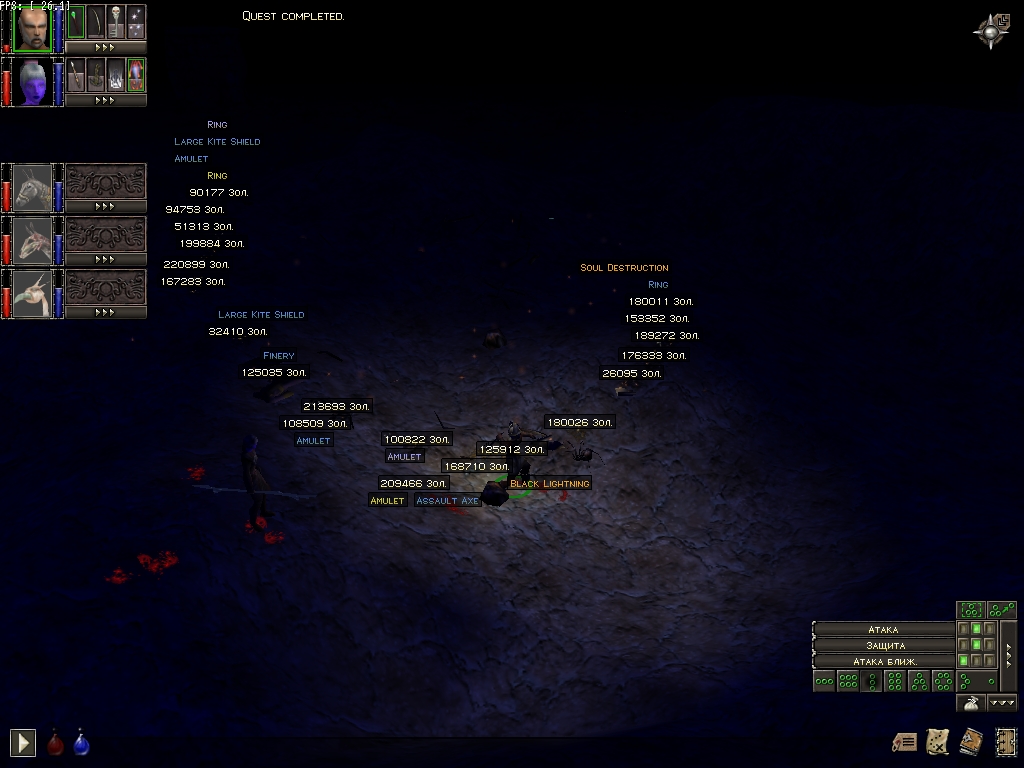Select the sparkling stars spell slot

pyautogui.click(x=136, y=22)
